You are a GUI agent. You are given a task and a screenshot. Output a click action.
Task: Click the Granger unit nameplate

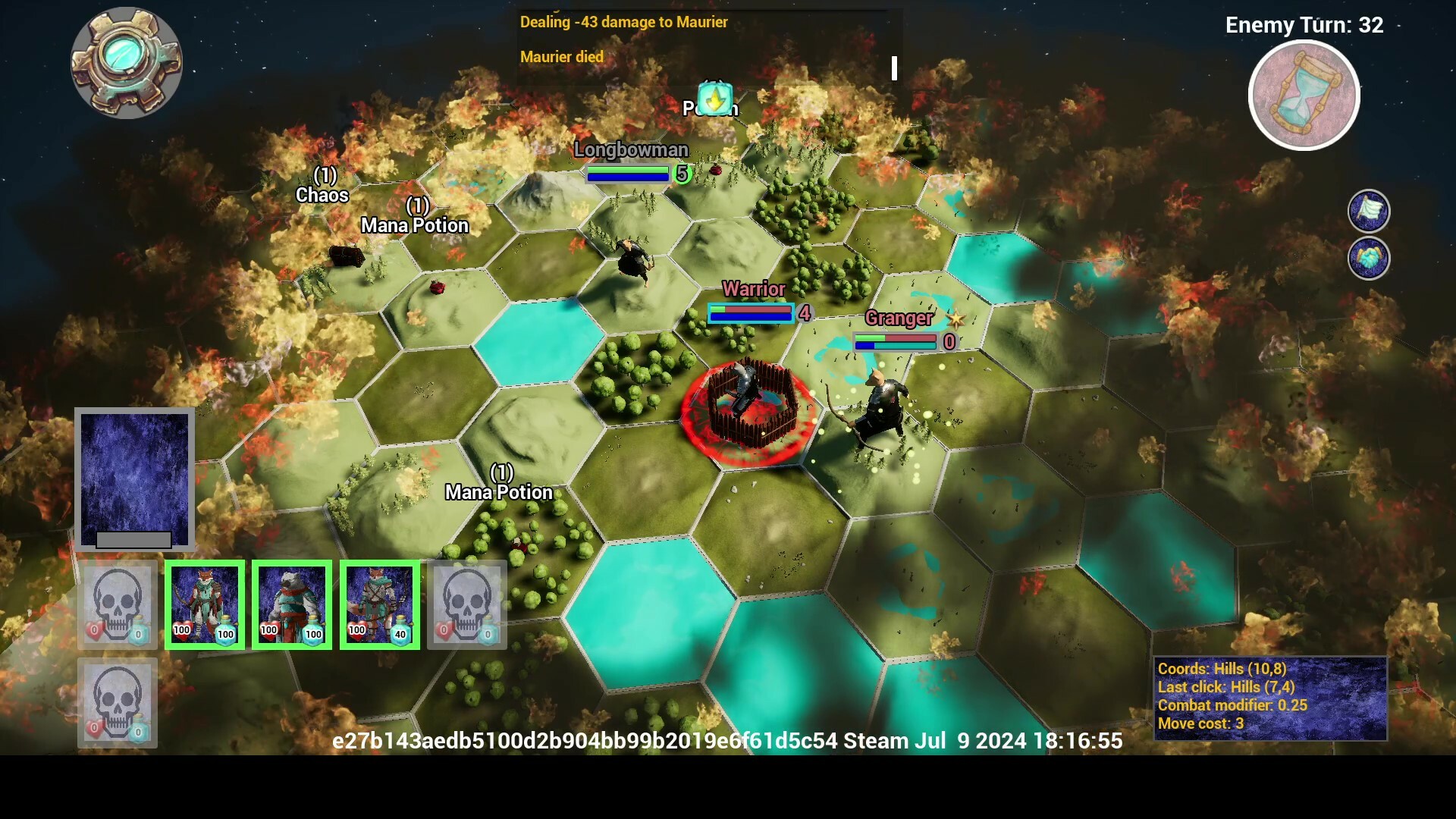coord(899,318)
